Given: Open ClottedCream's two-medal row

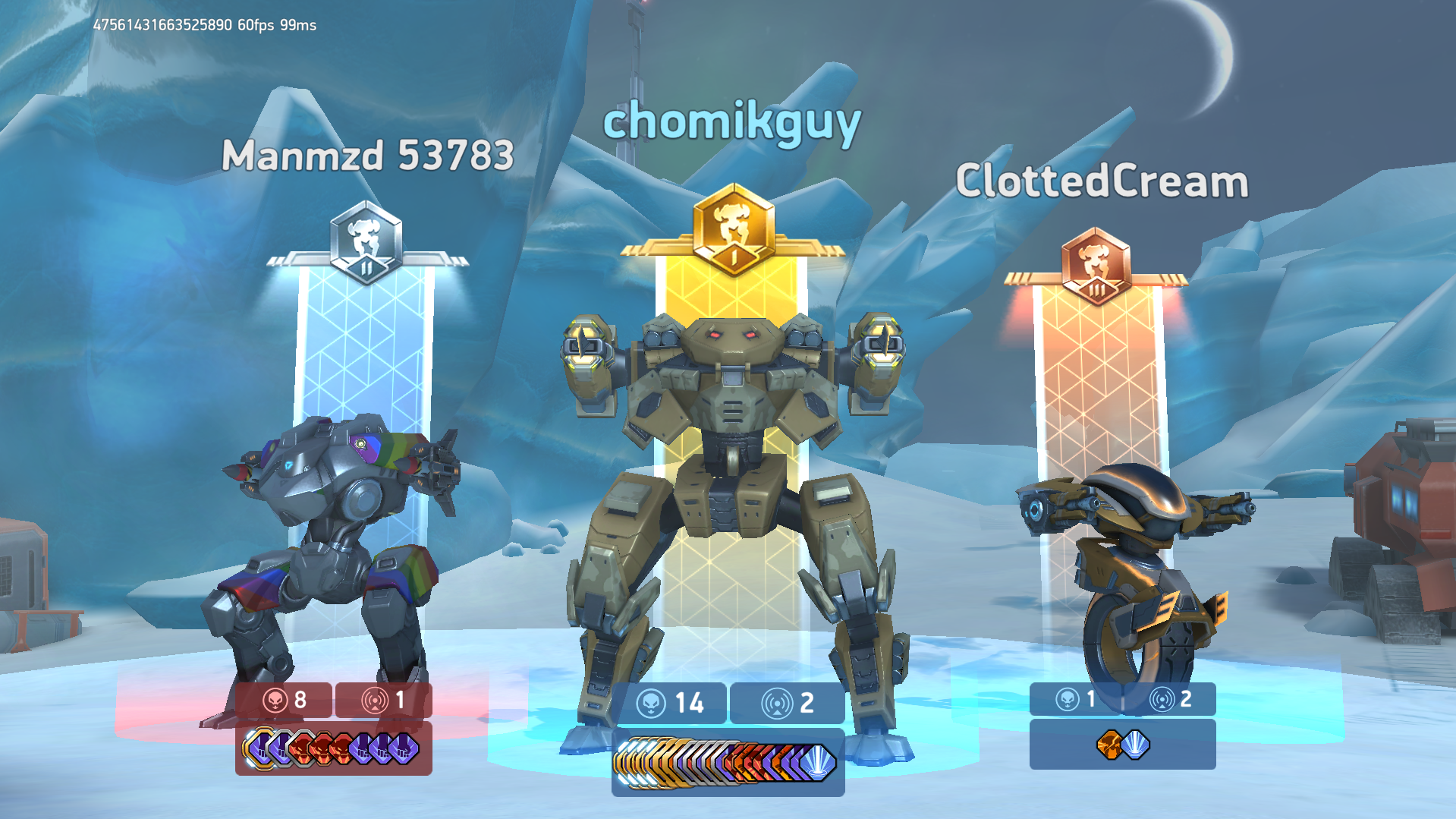Looking at the screenshot, I should pyautogui.click(x=1123, y=745).
